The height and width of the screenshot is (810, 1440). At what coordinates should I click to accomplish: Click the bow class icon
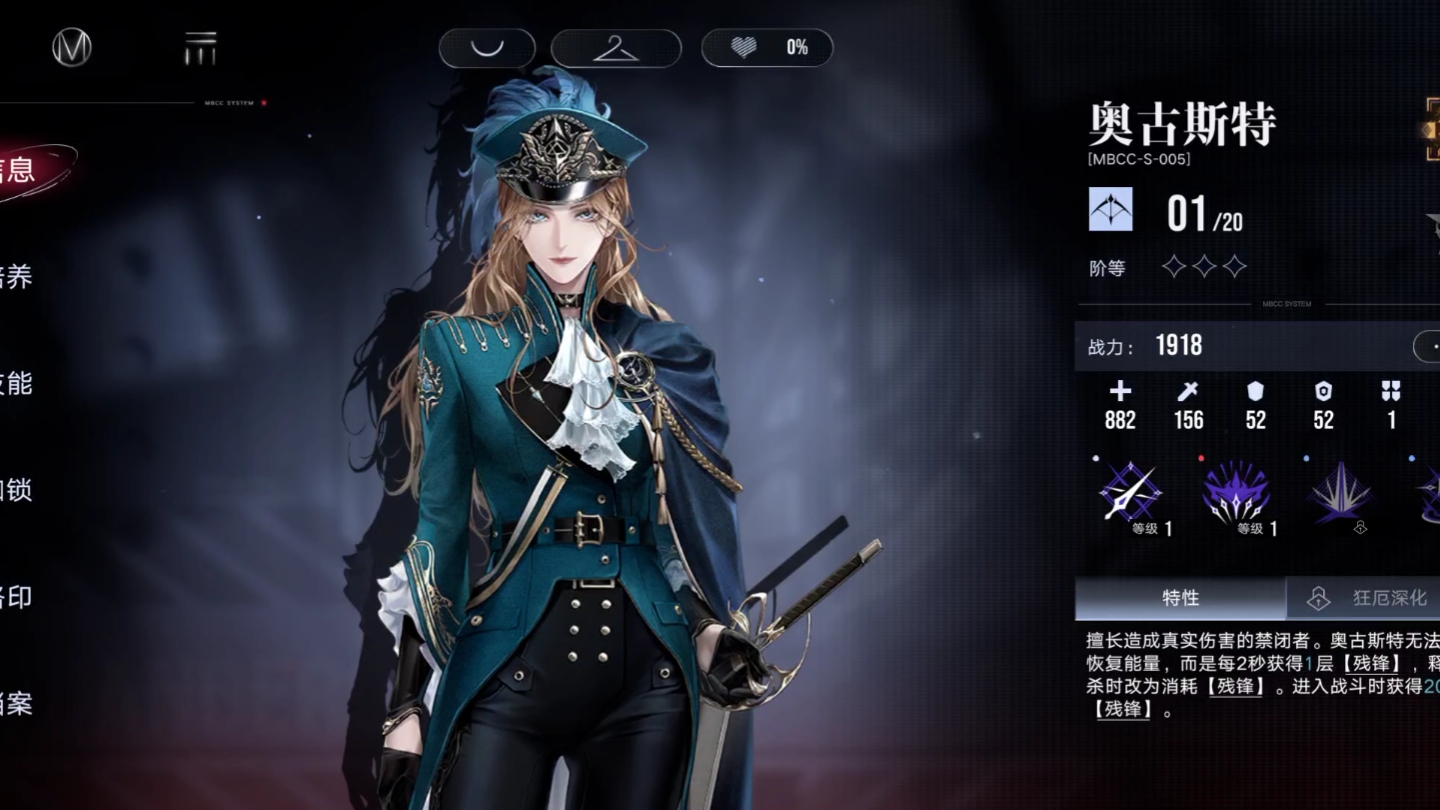[x=1111, y=210]
